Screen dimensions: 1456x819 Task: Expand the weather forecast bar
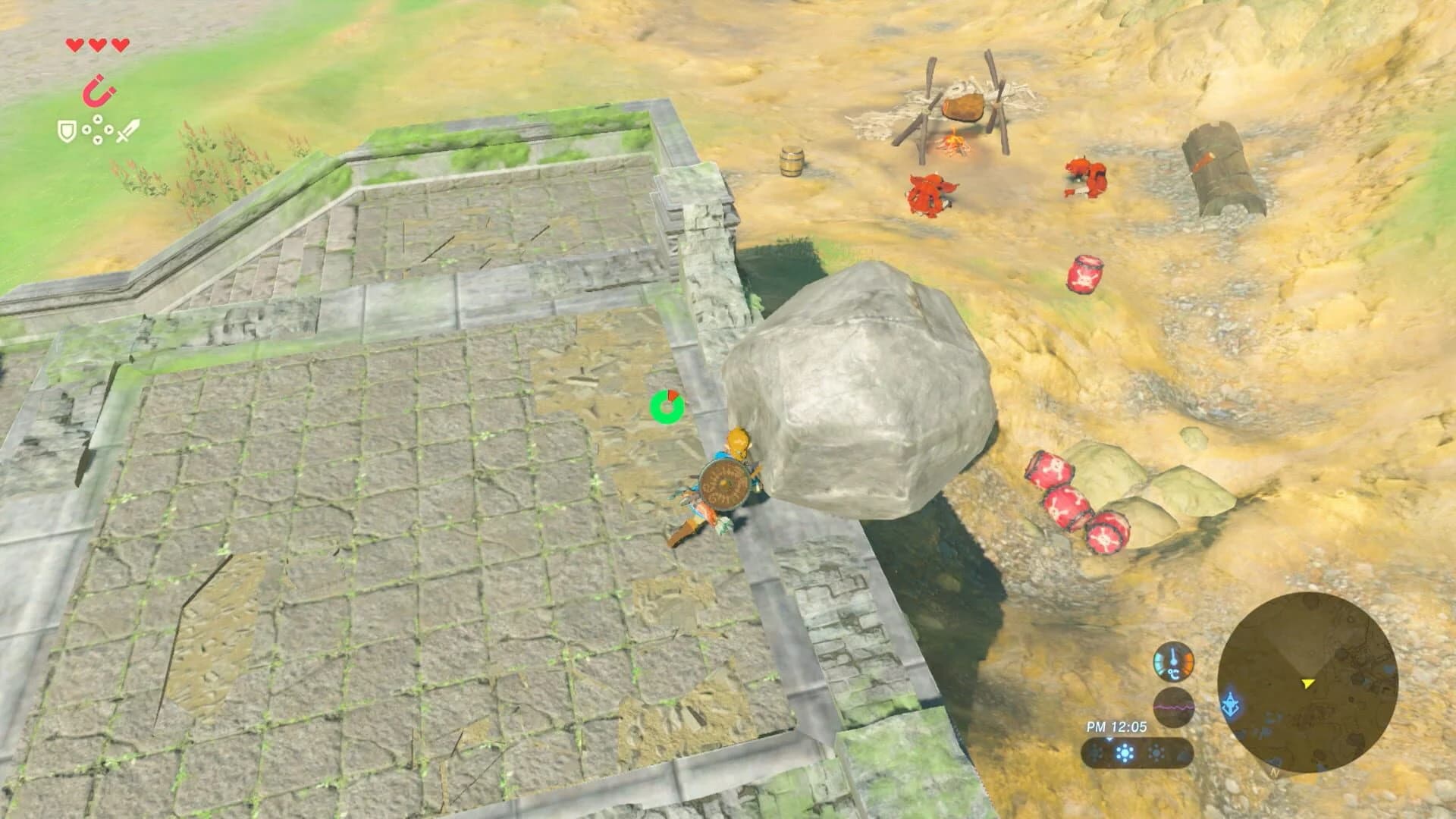pyautogui.click(x=1137, y=753)
